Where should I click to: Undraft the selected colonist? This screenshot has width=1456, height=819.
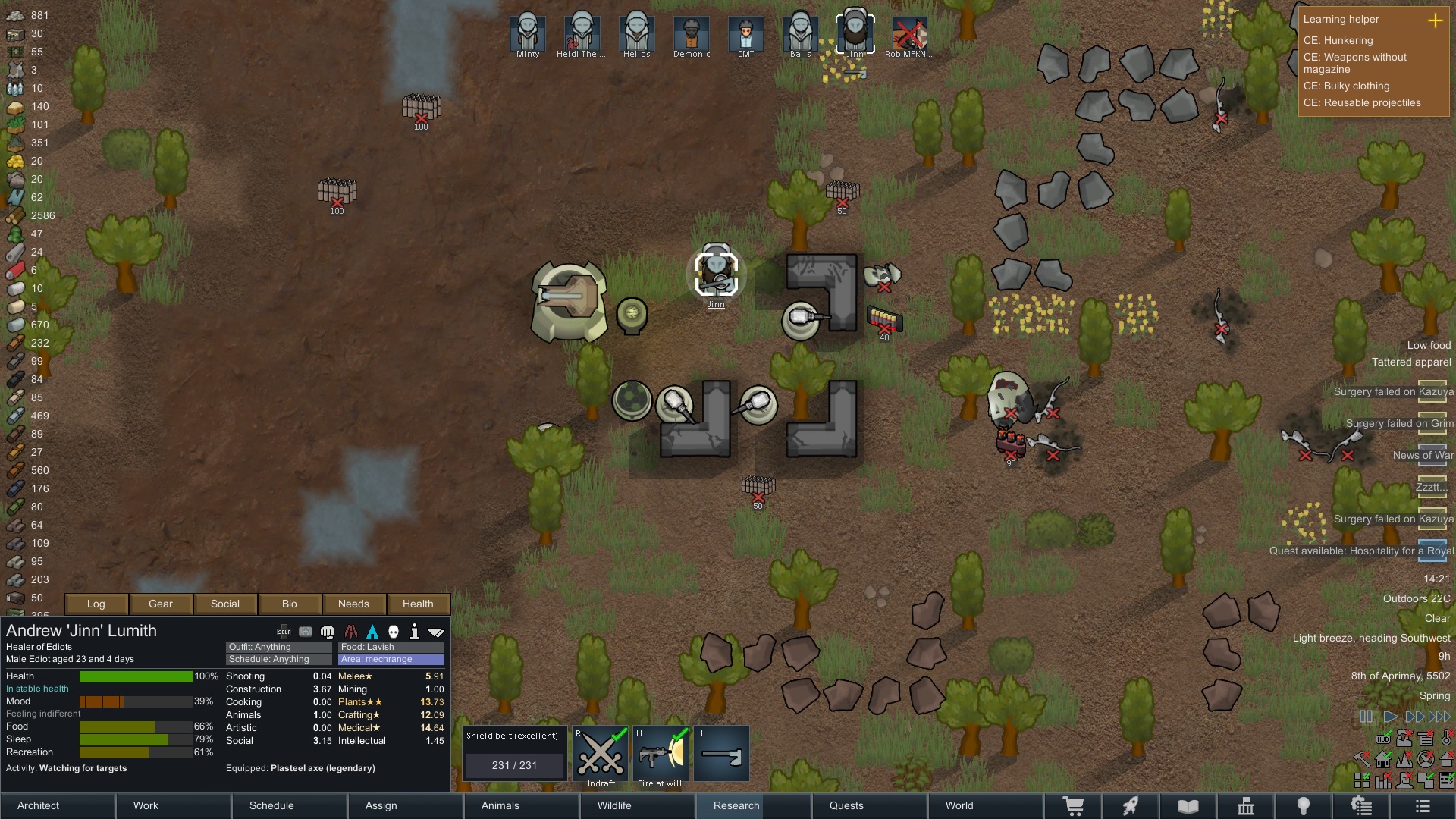tap(600, 755)
